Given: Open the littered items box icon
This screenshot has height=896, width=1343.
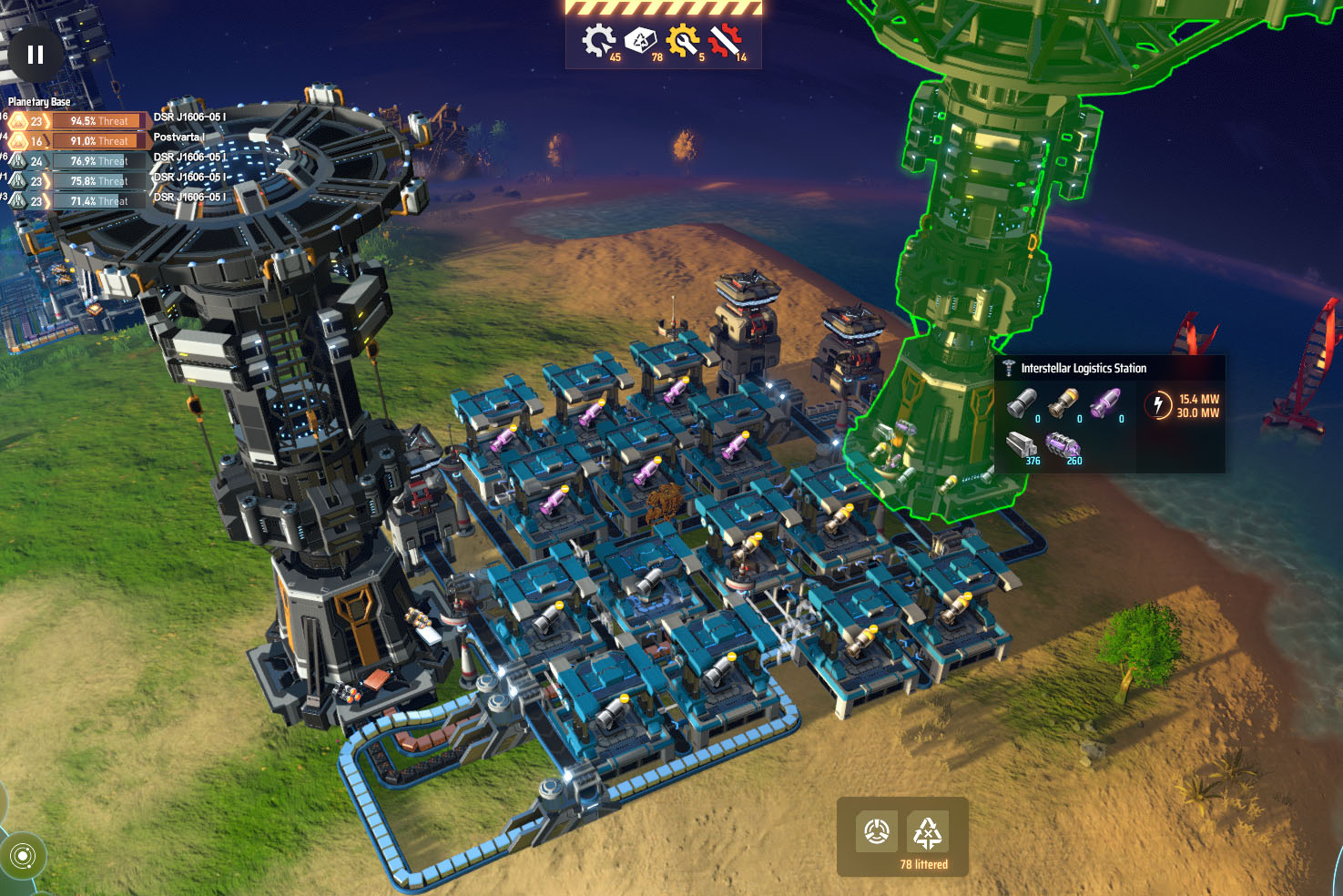Looking at the screenshot, I should (x=641, y=41).
